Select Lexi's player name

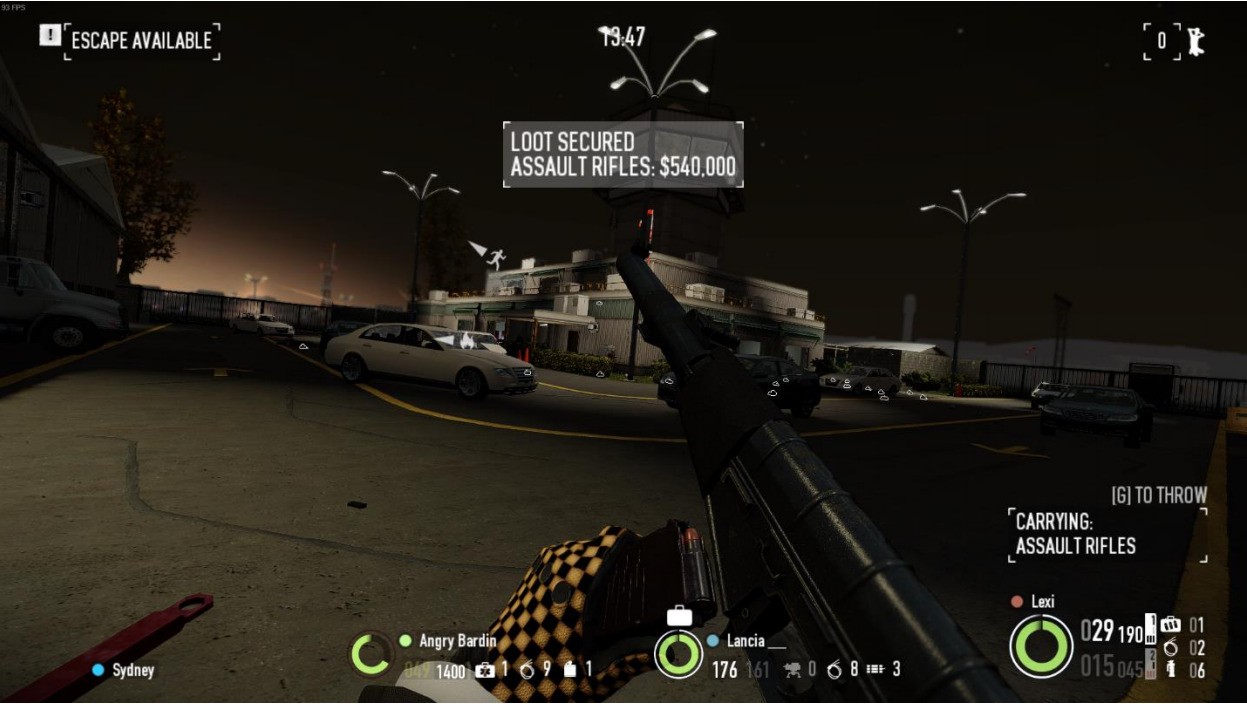[x=1042, y=601]
